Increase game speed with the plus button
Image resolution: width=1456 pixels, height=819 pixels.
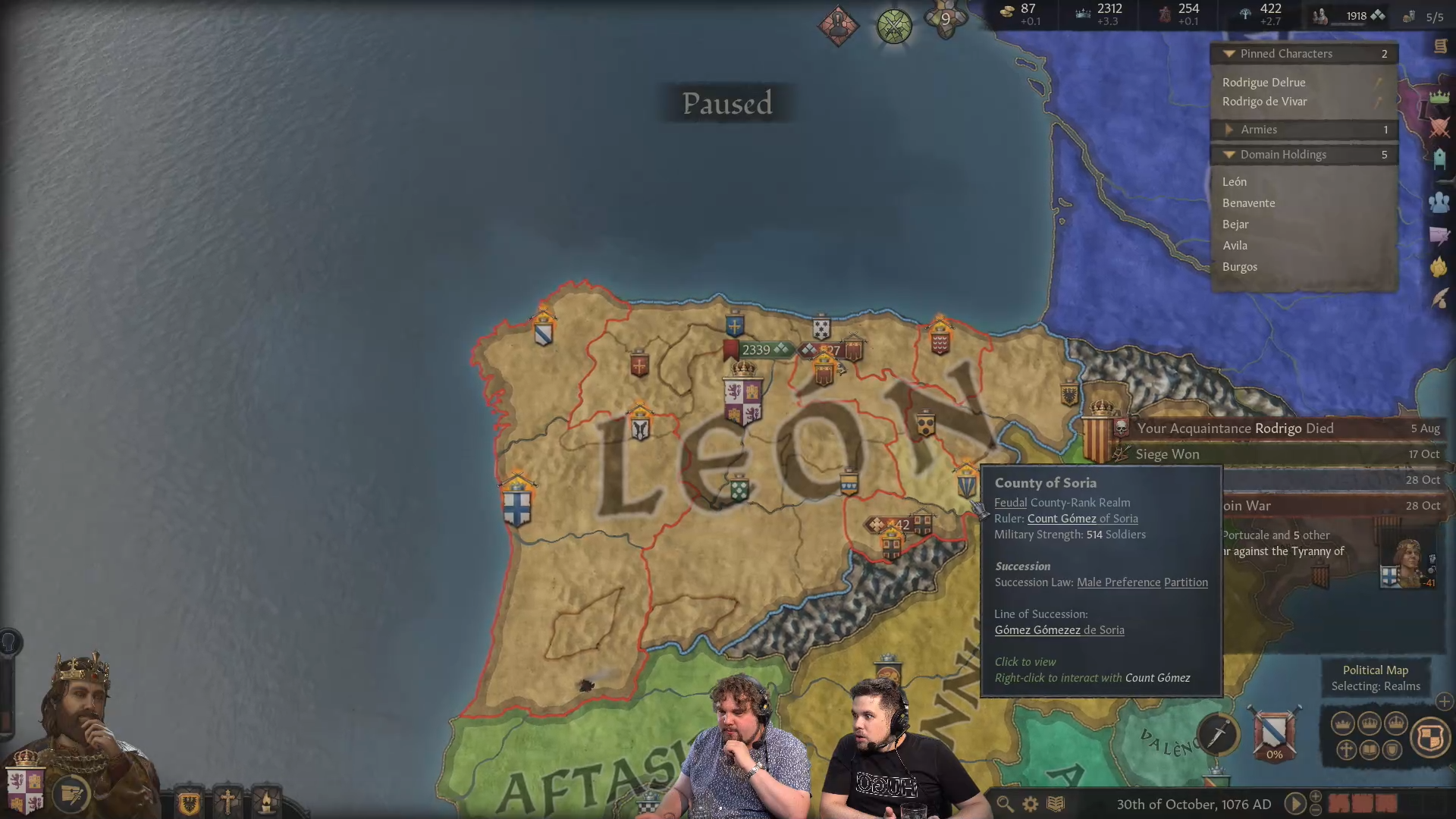pyautogui.click(x=1315, y=796)
